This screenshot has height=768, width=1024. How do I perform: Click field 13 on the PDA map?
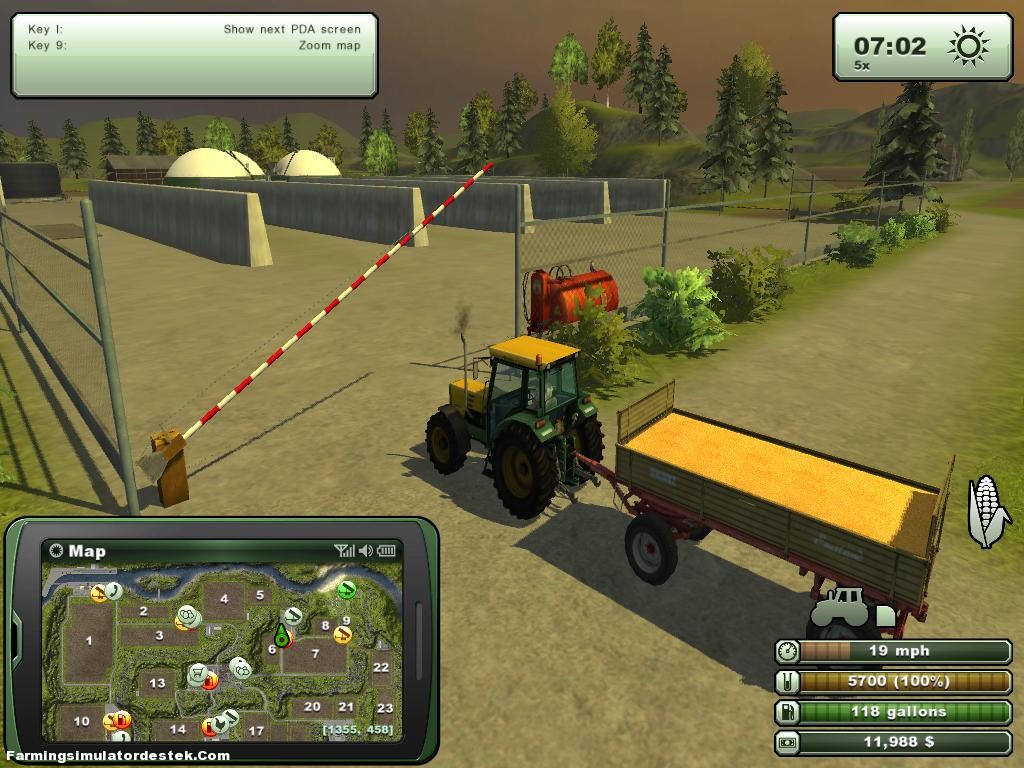(156, 683)
